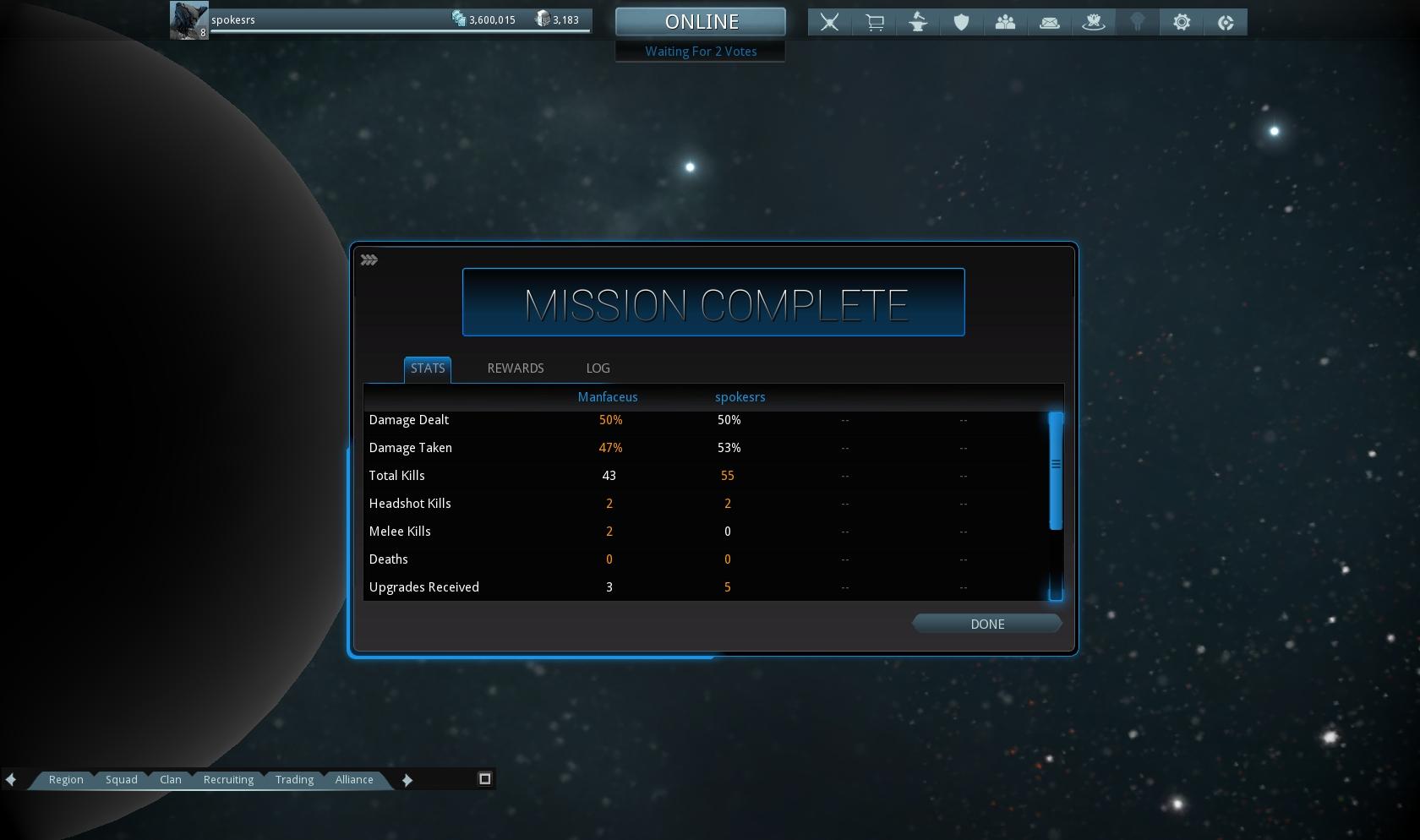
Task: Switch to the Trading chat tab
Action: click(294, 779)
